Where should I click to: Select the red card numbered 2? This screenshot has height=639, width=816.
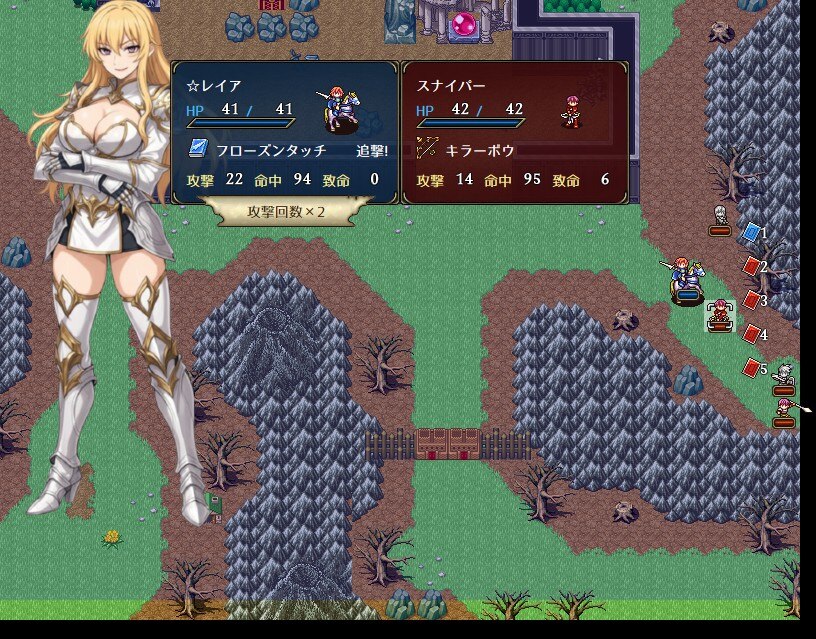752,266
